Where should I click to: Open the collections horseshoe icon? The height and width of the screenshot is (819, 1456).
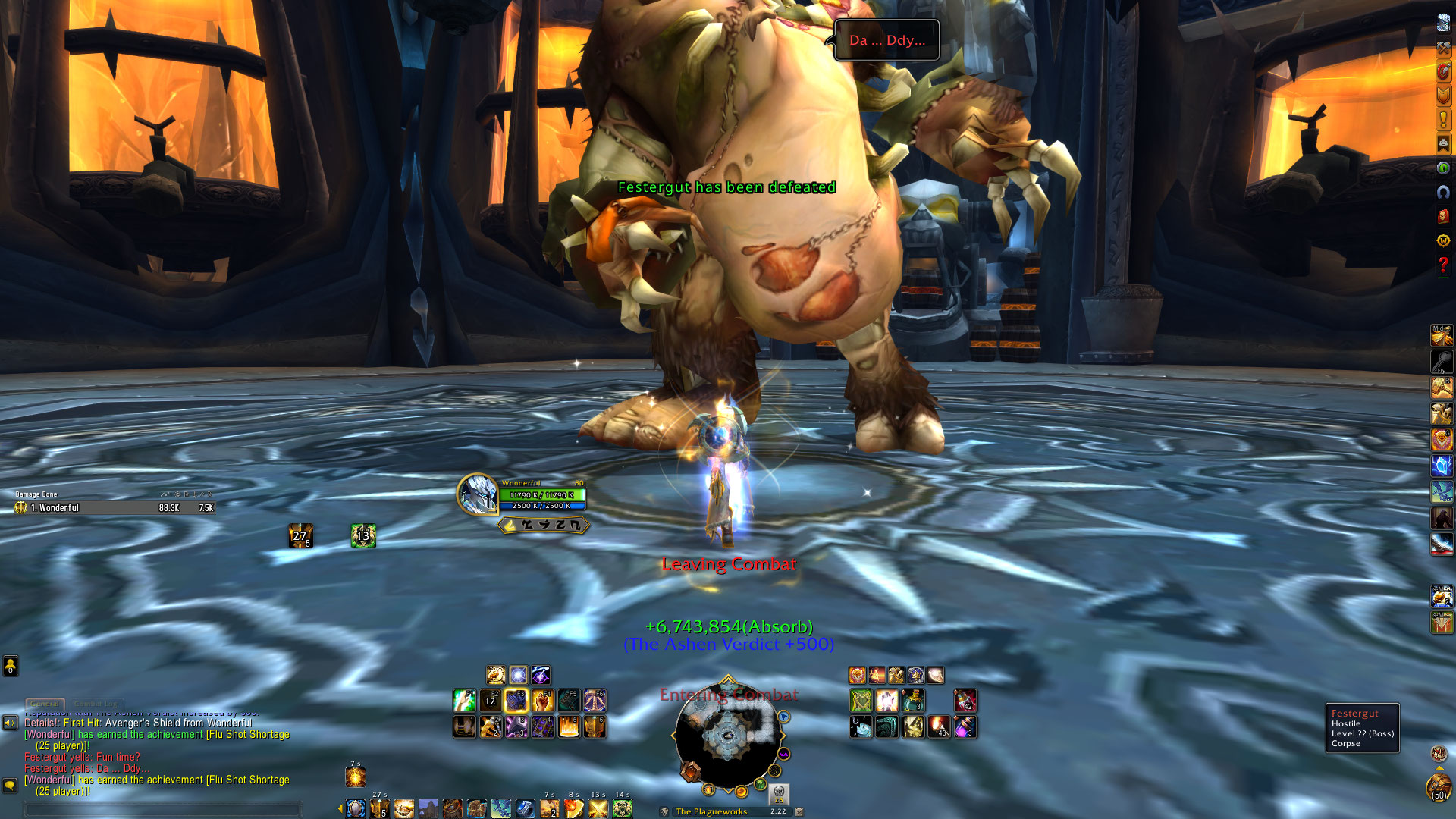(x=1443, y=192)
